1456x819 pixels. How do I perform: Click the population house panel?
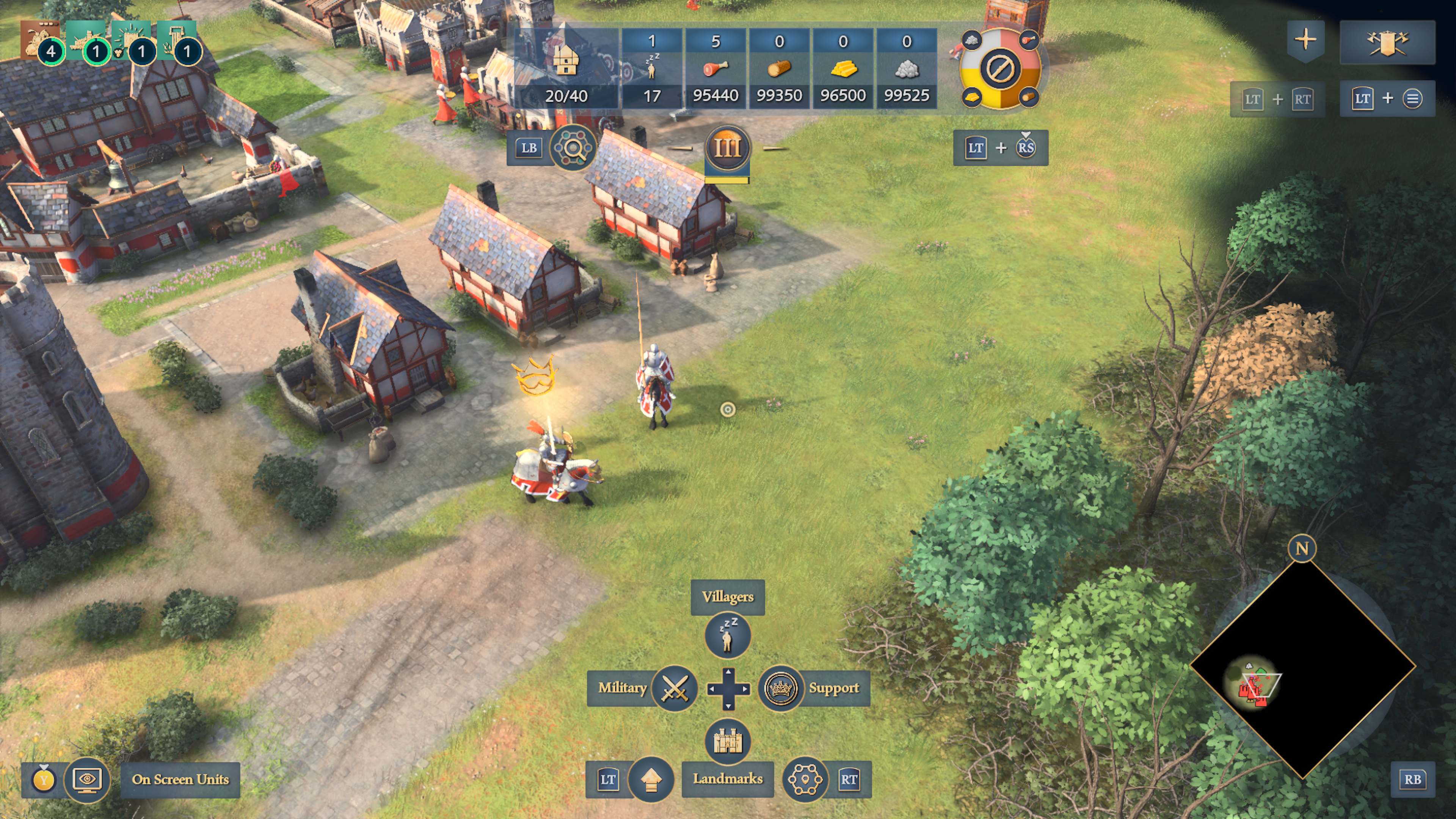pyautogui.click(x=566, y=68)
